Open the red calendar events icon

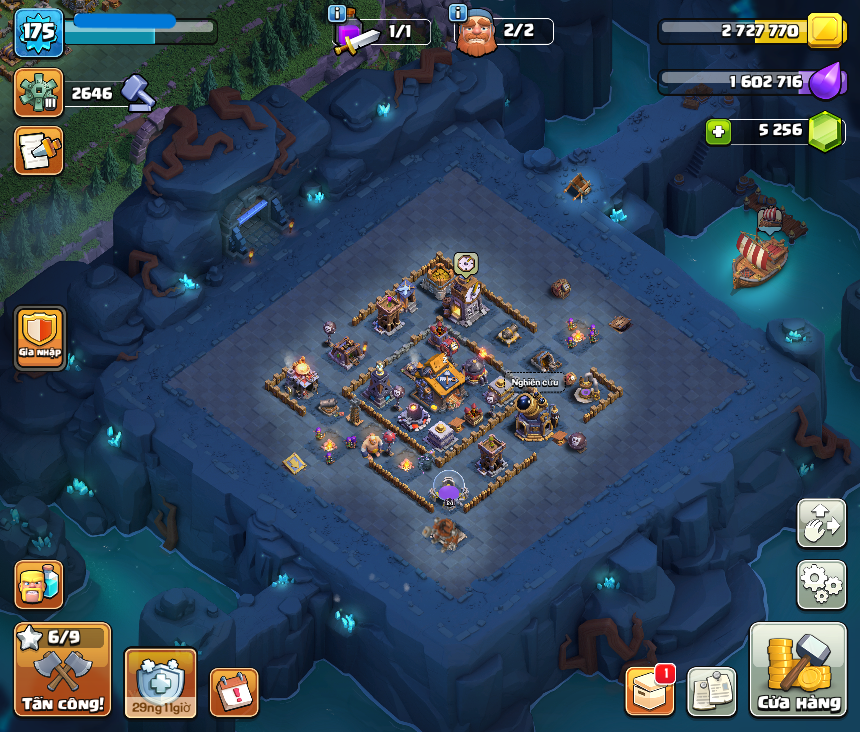tap(234, 691)
